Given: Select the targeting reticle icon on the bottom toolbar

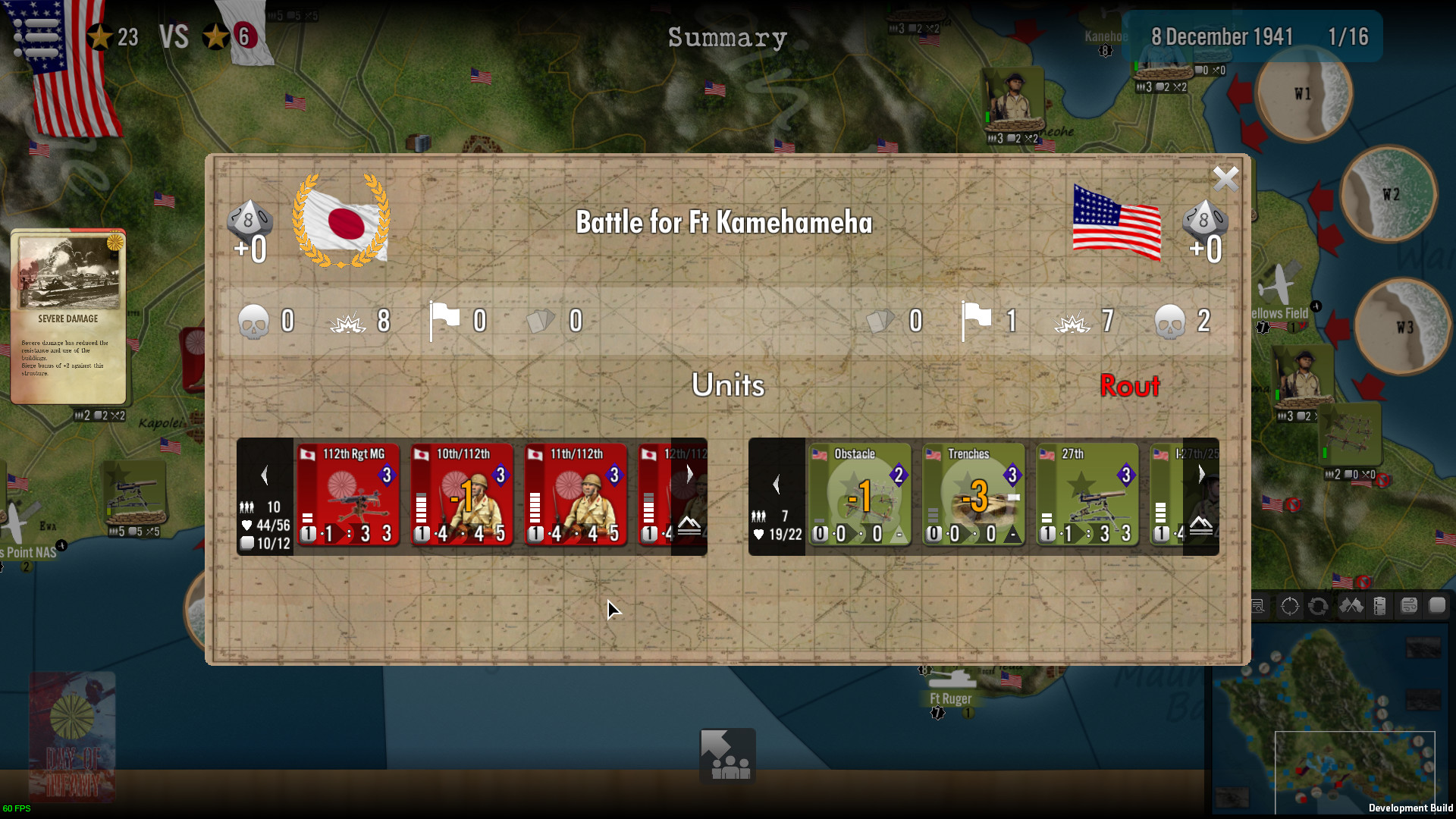Looking at the screenshot, I should tap(1288, 606).
